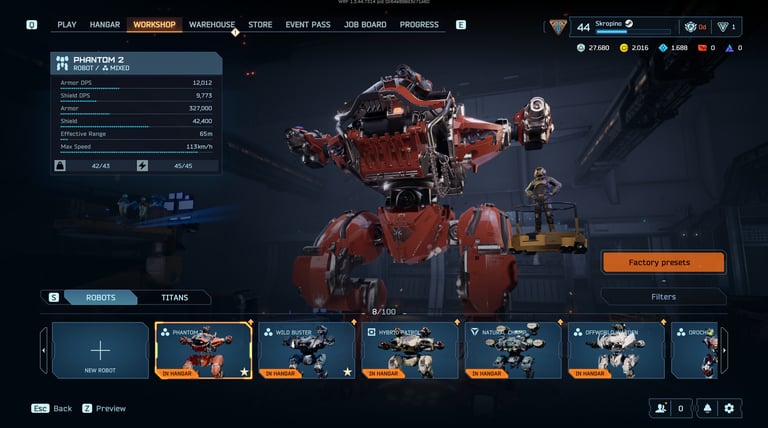Screen dimensions: 768x428
Task: Switch to the Titans category
Action: (175, 297)
